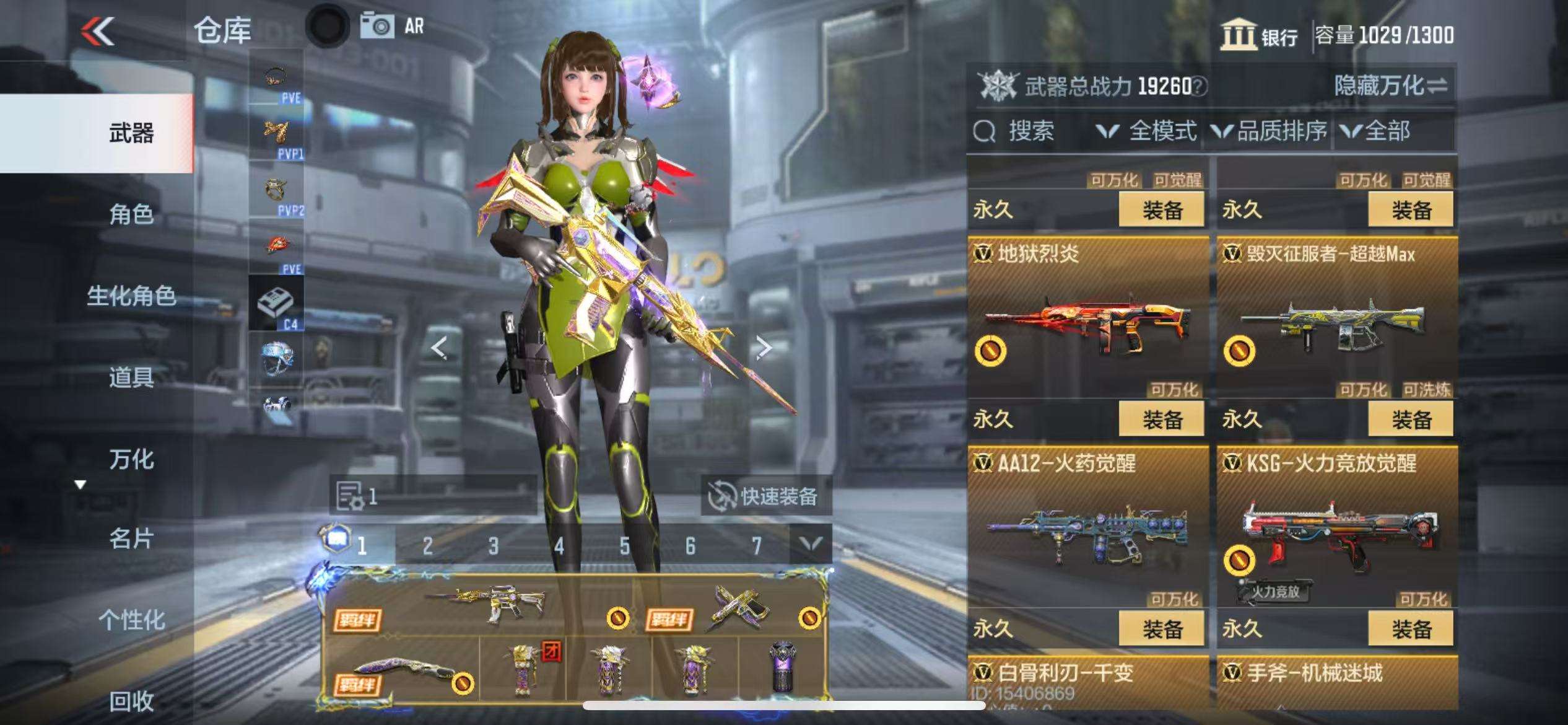Viewport: 1568px width, 725px height.
Task: Toggle 隐藏万化 display
Action: (1390, 86)
